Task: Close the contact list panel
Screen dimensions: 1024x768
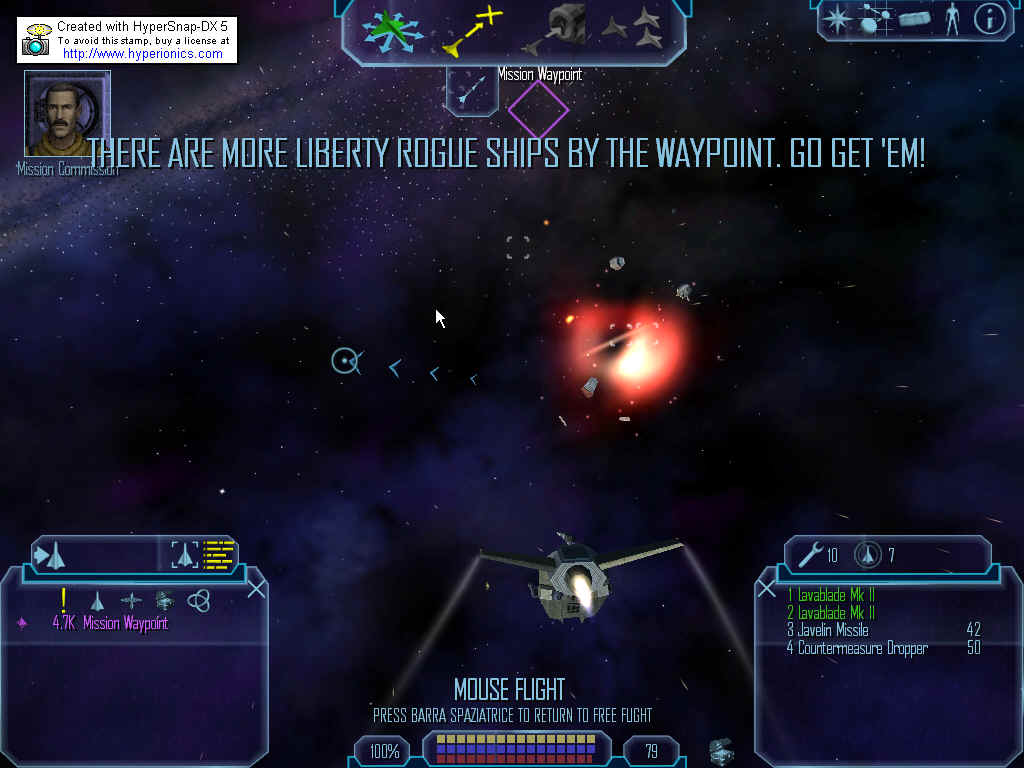Action: [x=256, y=588]
